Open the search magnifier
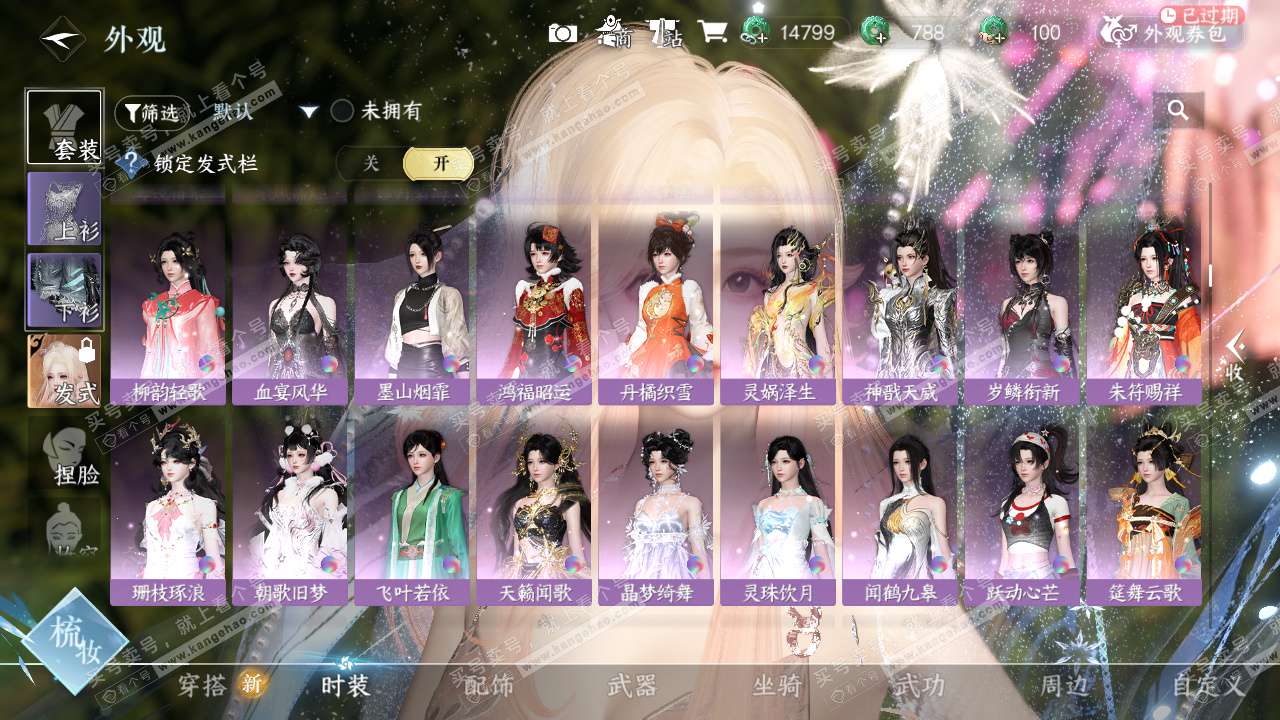1280x720 pixels. pyautogui.click(x=1178, y=111)
